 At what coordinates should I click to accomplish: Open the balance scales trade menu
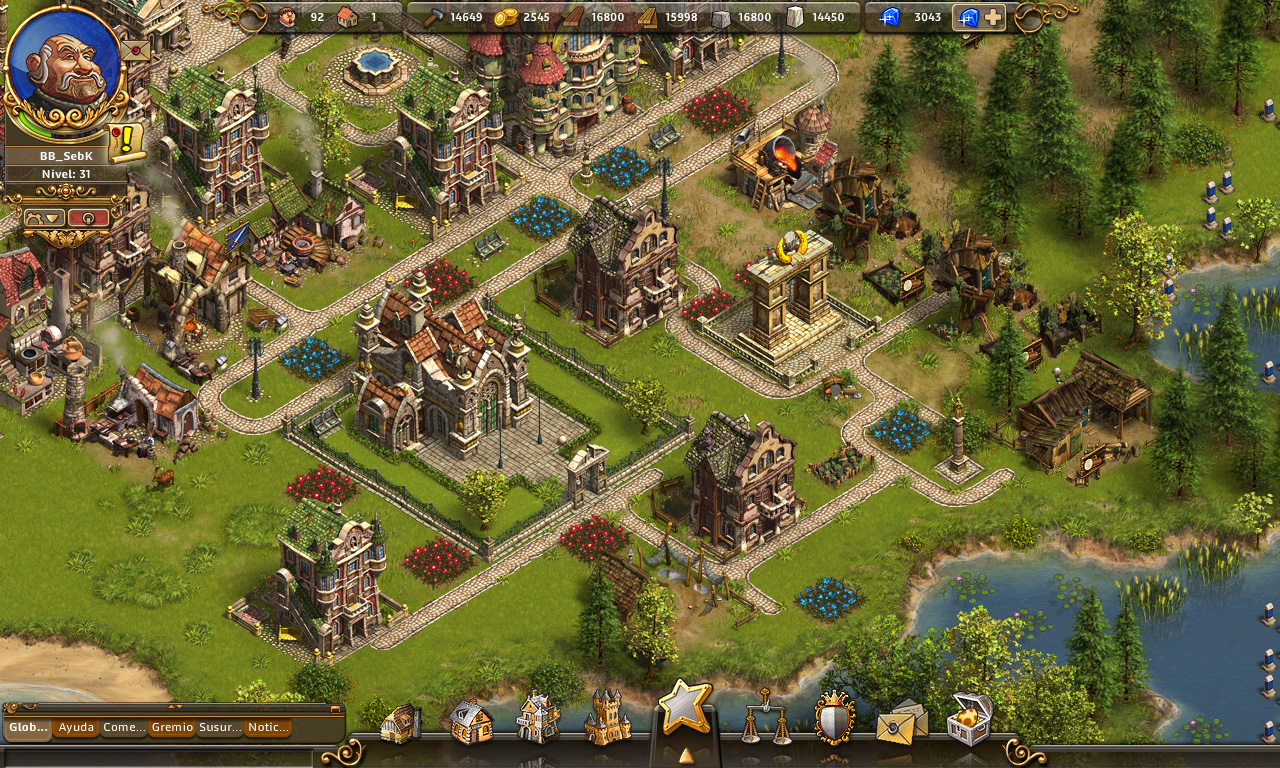click(x=765, y=718)
